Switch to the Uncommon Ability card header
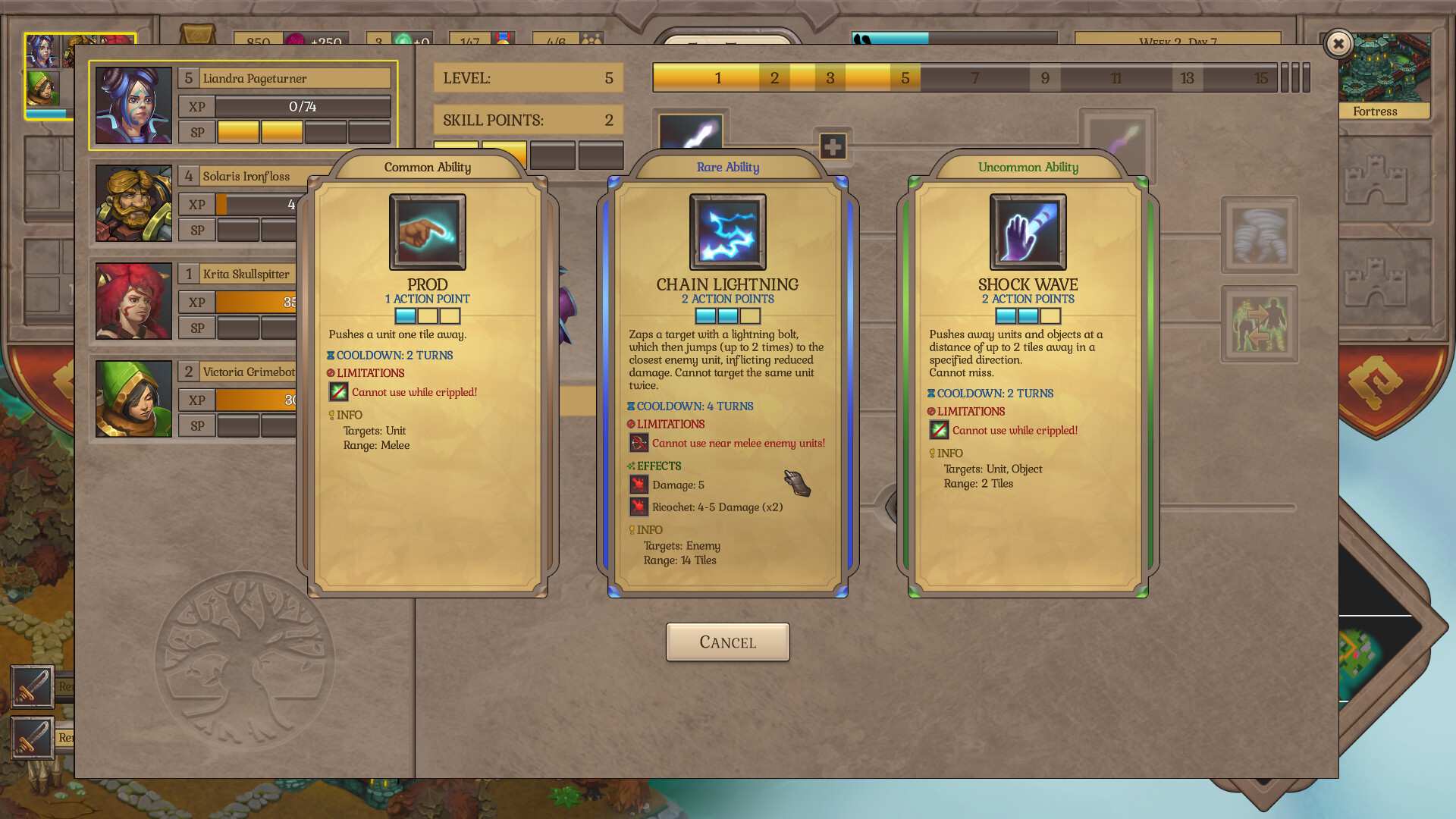 point(1027,168)
